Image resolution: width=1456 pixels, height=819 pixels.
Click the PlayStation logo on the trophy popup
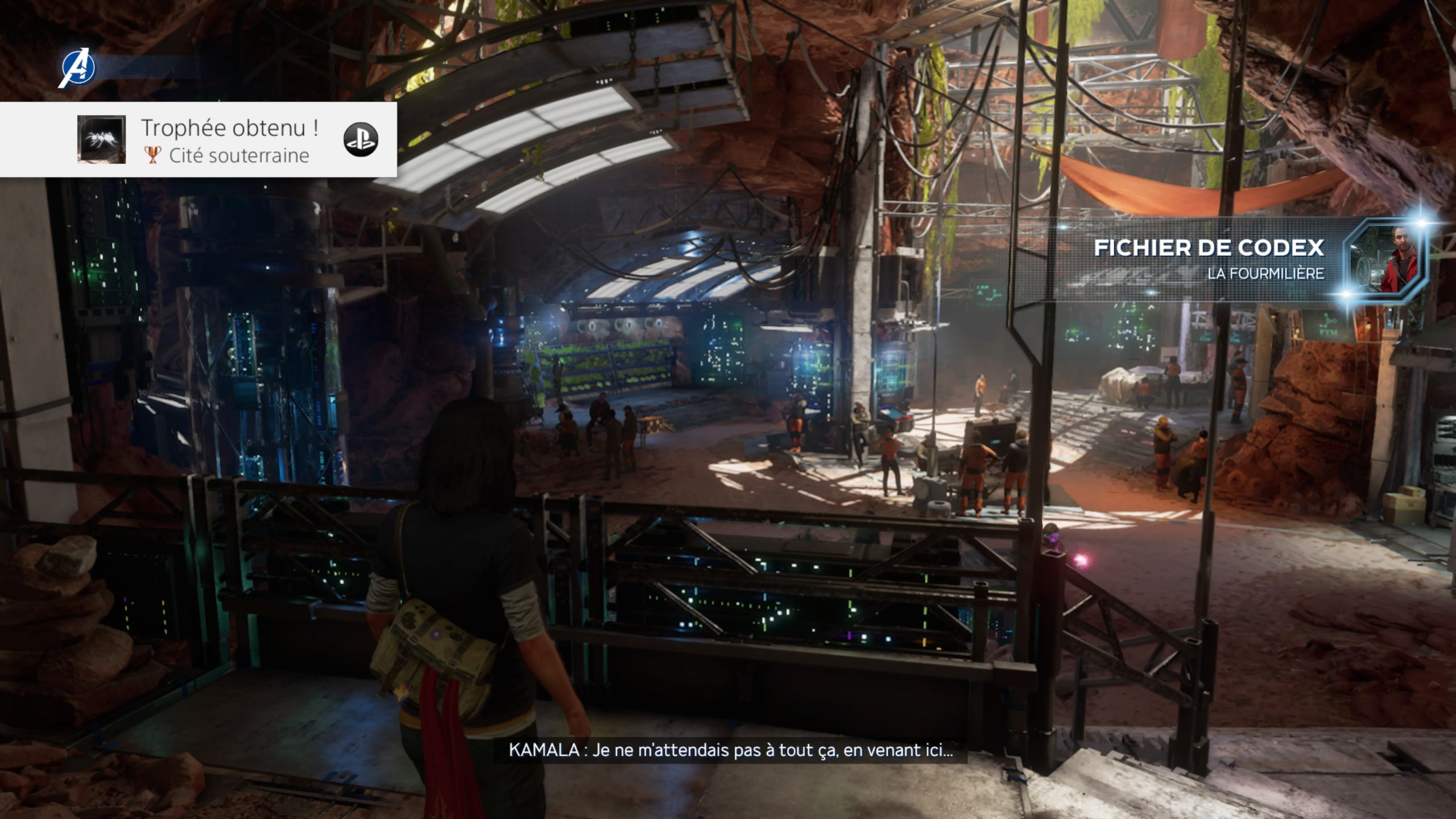[361, 139]
